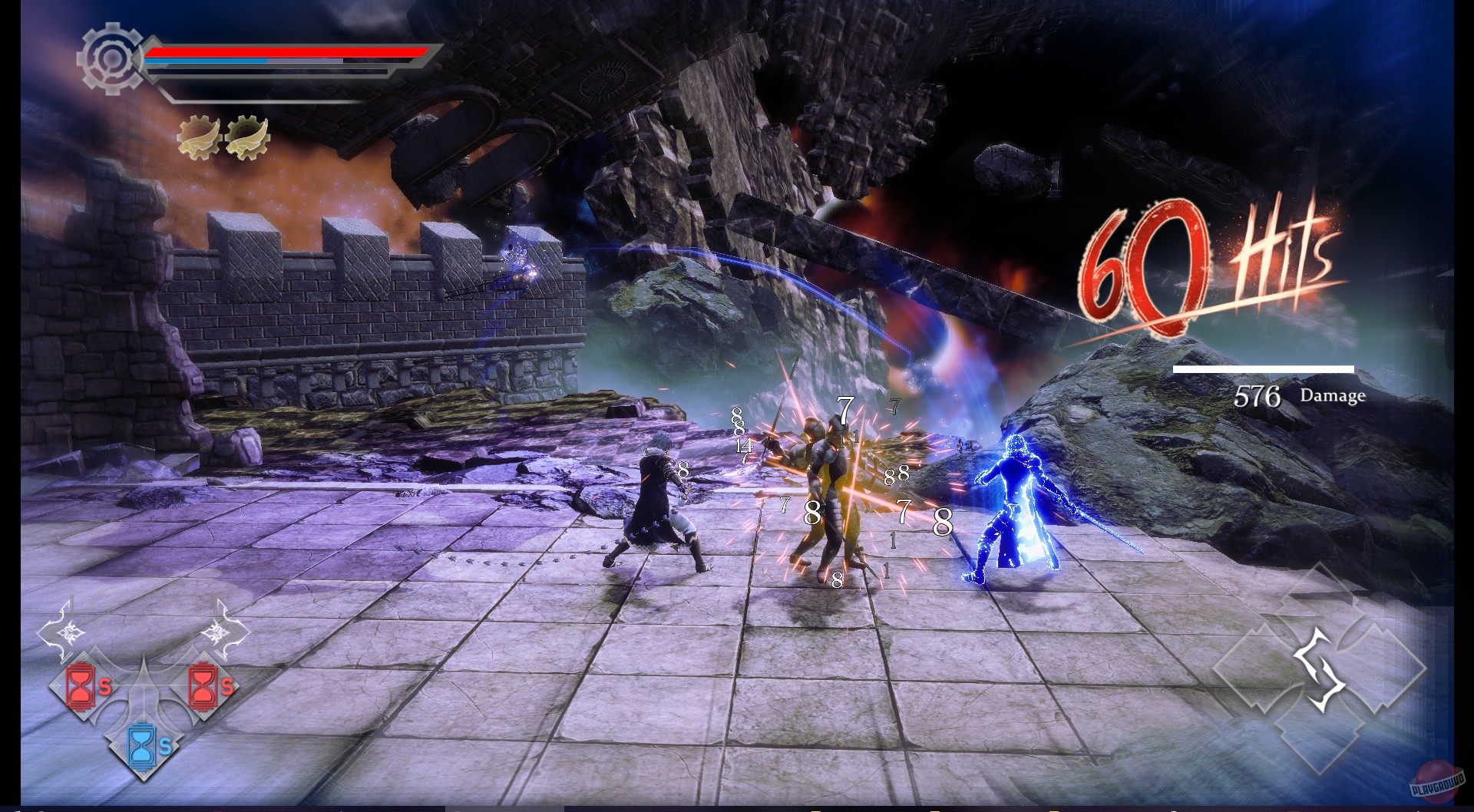Image resolution: width=1474 pixels, height=812 pixels.
Task: Click the S rune skill in bottom-right corner
Action: [1319, 669]
